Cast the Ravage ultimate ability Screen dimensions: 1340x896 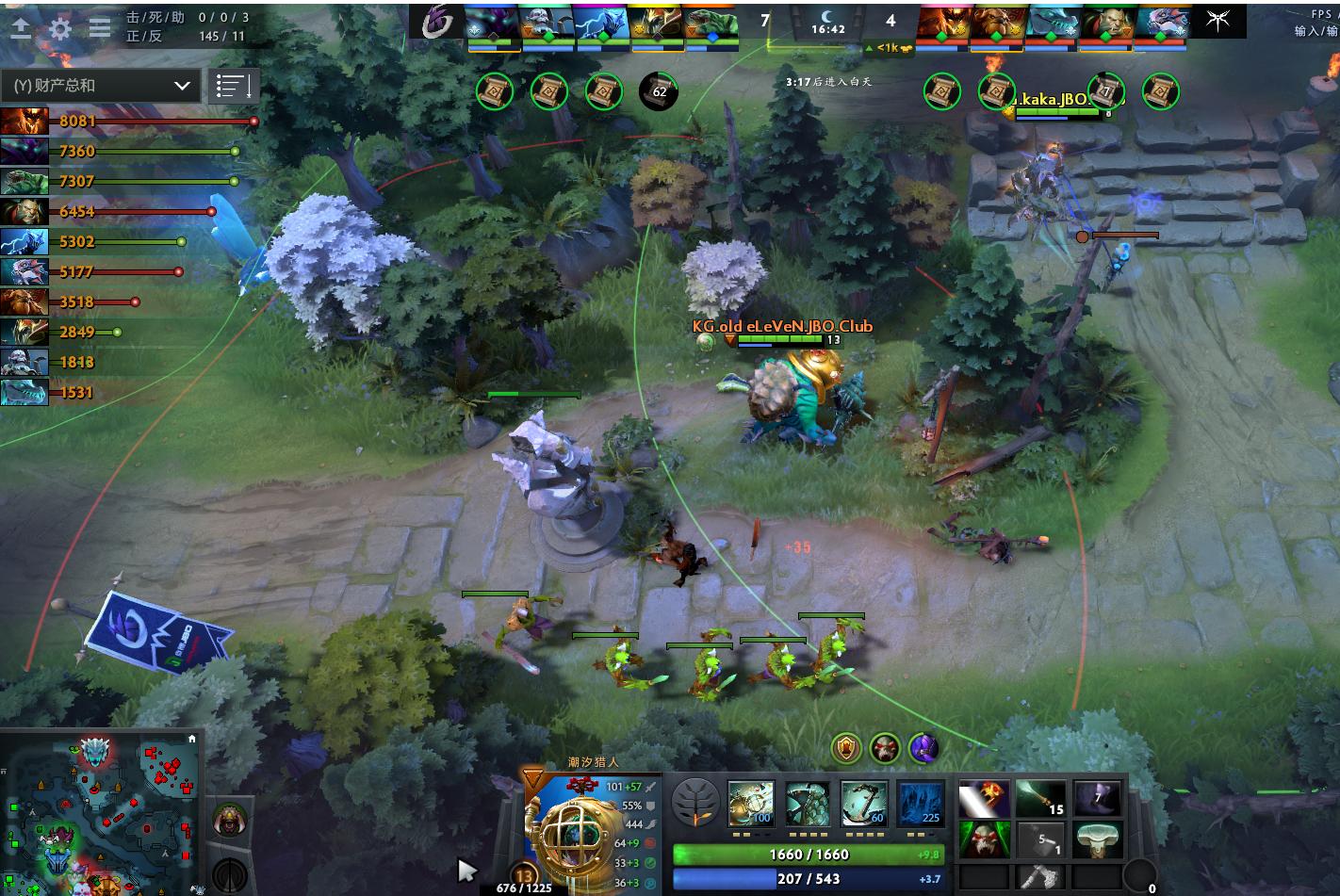pyautogui.click(x=921, y=804)
